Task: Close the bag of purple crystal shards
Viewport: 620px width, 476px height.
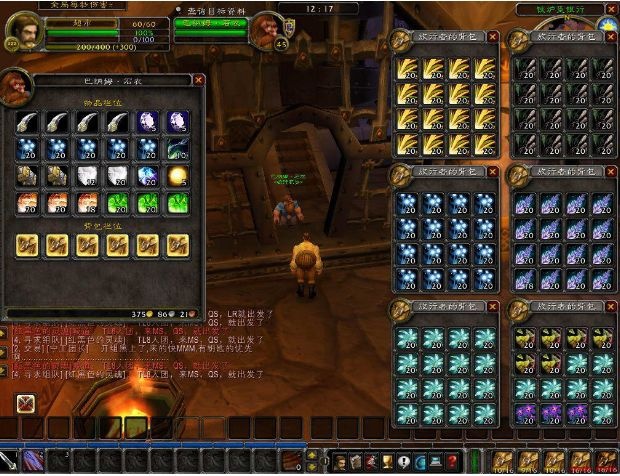Action: pyautogui.click(x=610, y=172)
